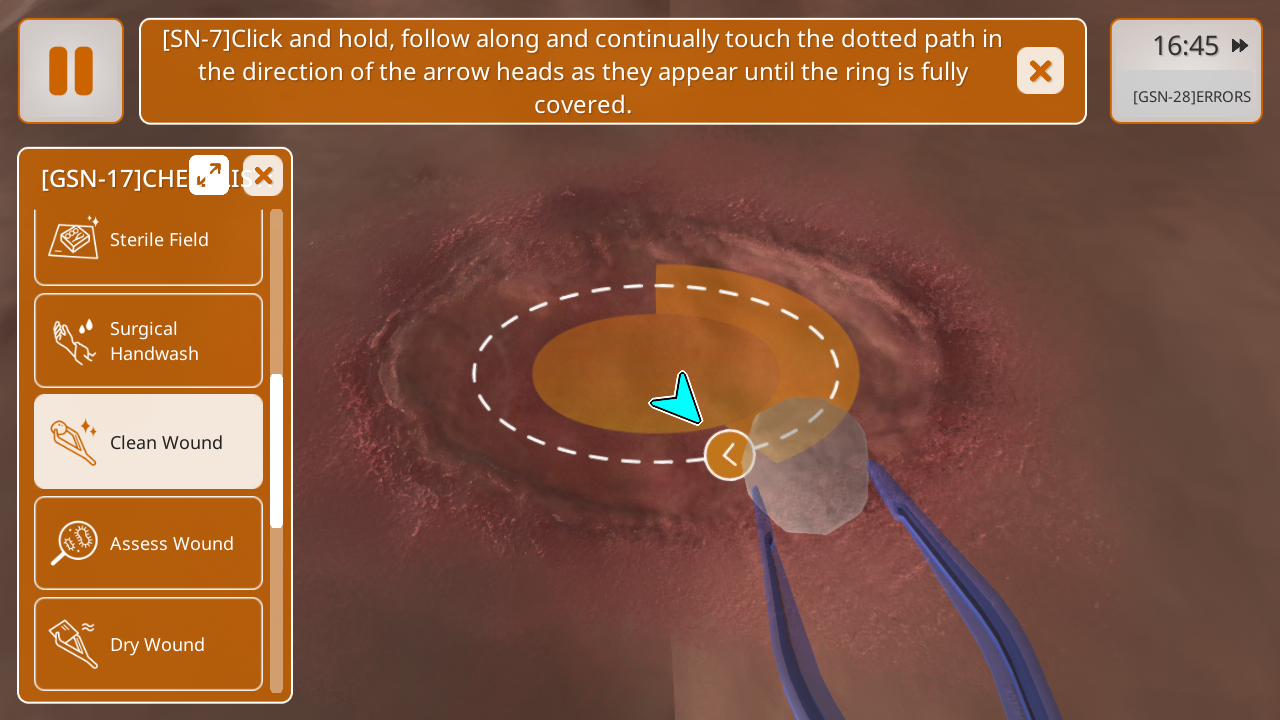Click the checklist scrollbar thumb
Image resolution: width=1280 pixels, height=720 pixels.
coord(277,450)
